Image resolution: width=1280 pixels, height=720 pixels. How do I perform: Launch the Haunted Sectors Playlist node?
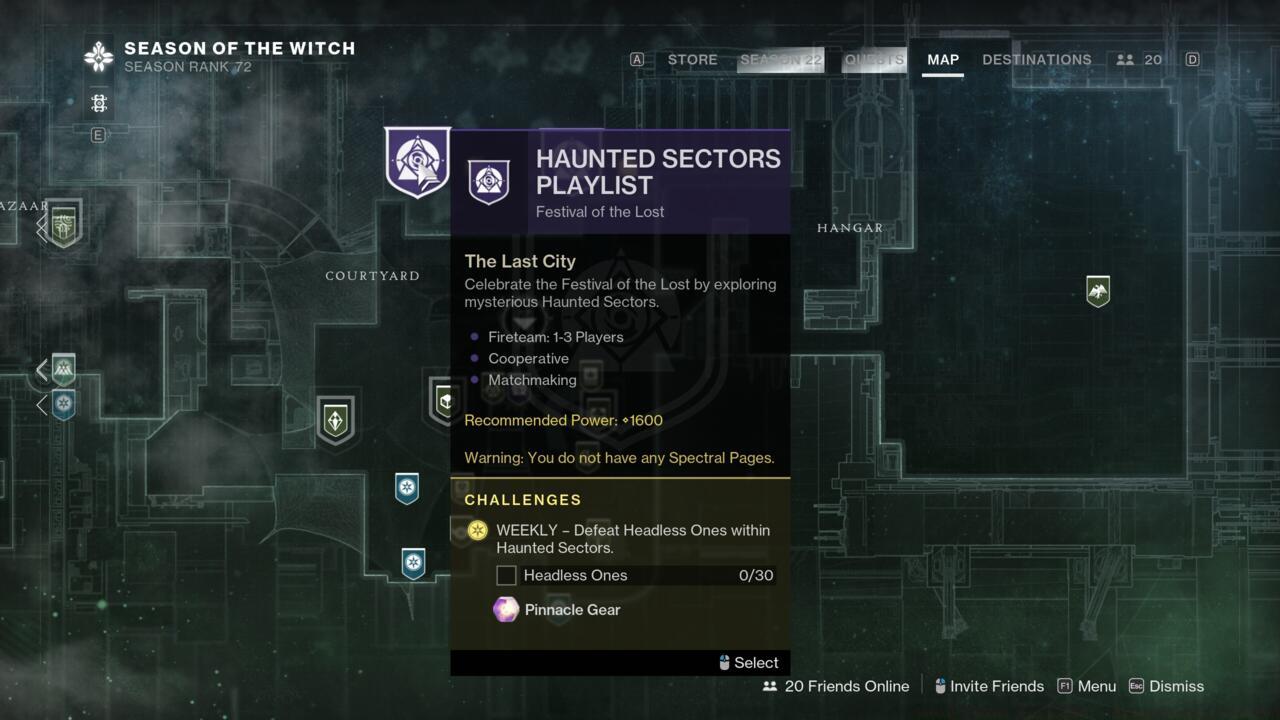(417, 161)
